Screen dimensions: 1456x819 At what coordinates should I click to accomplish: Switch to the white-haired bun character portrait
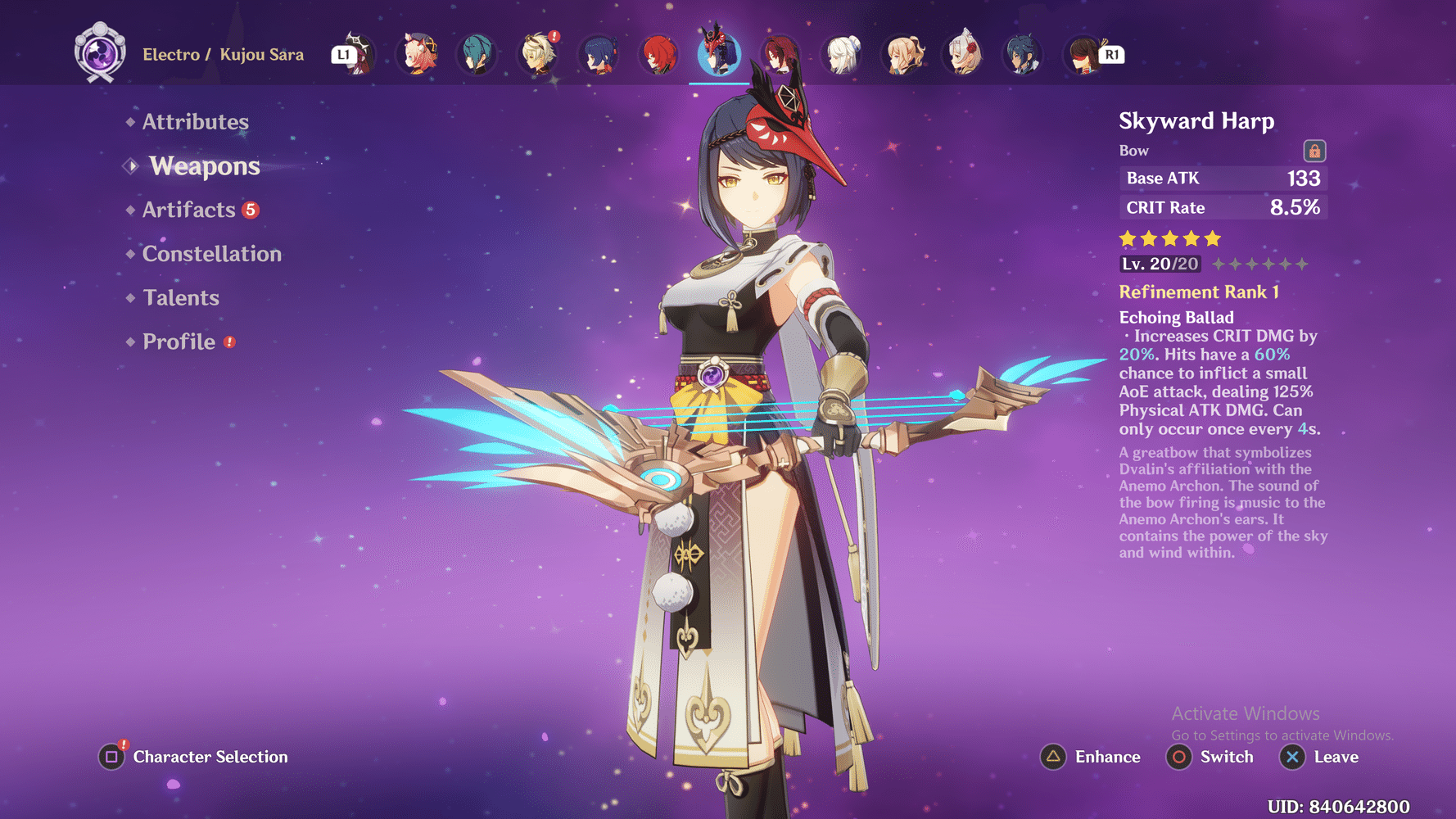[843, 54]
